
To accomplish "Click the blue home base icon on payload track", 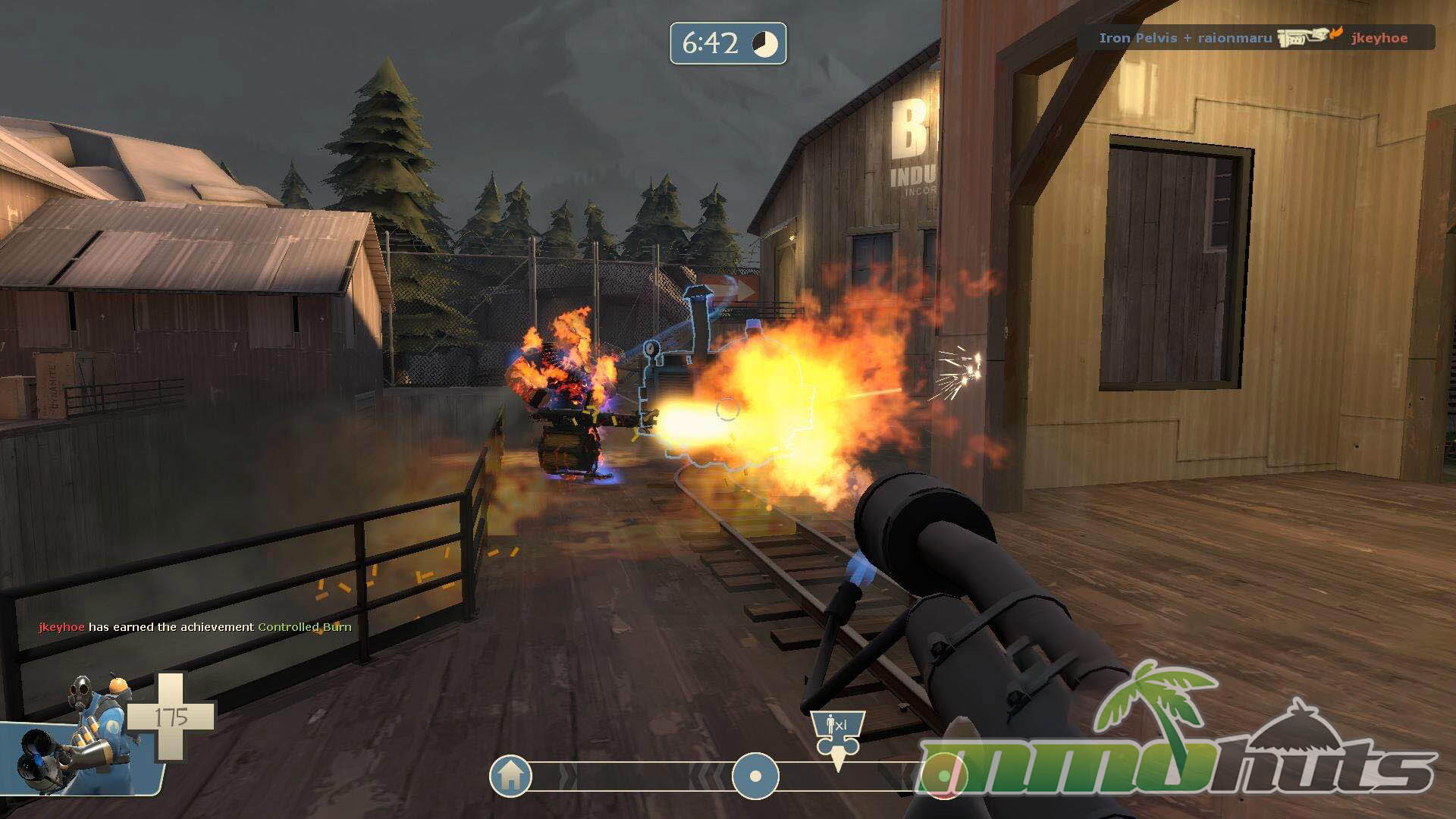I will click(510, 775).
